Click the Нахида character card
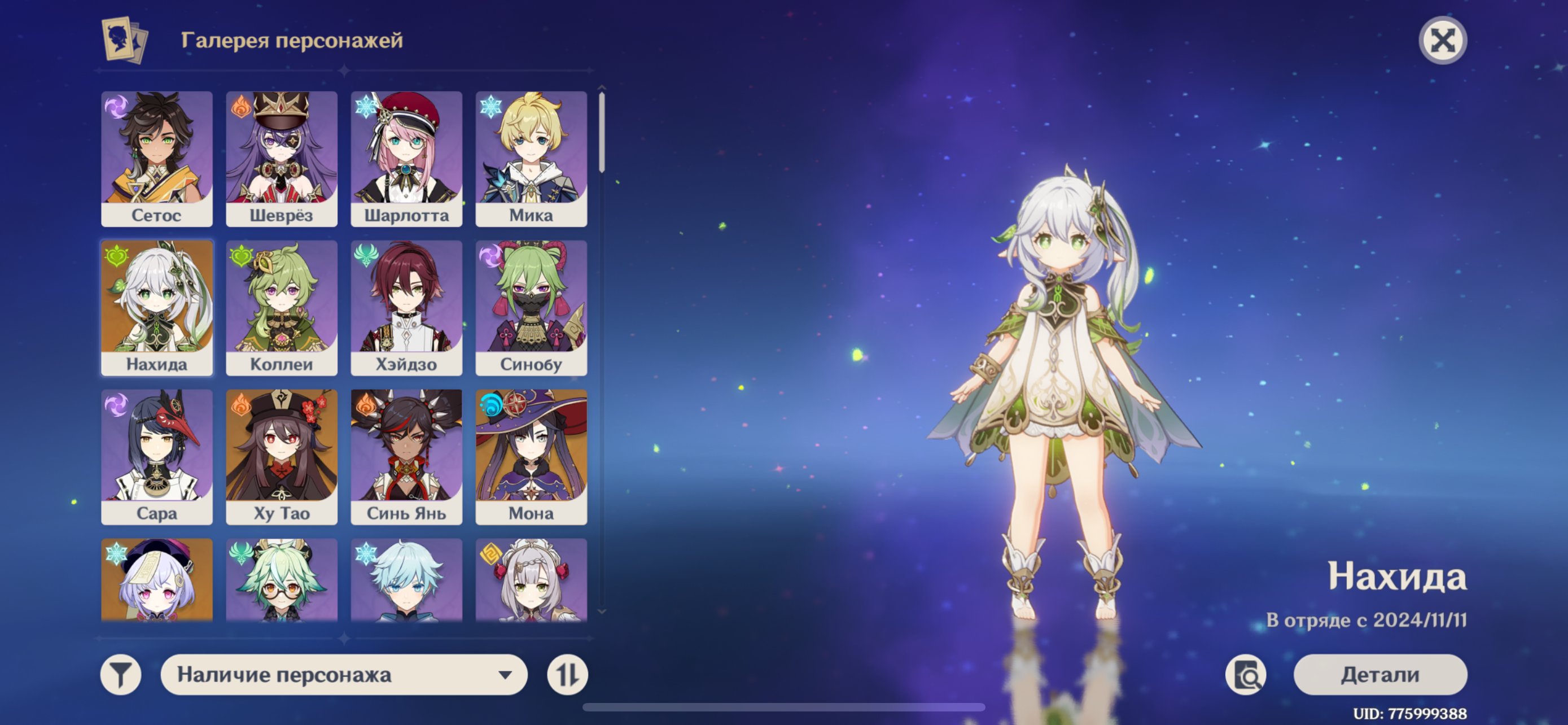The width and height of the screenshot is (1568, 725). pyautogui.click(x=156, y=307)
